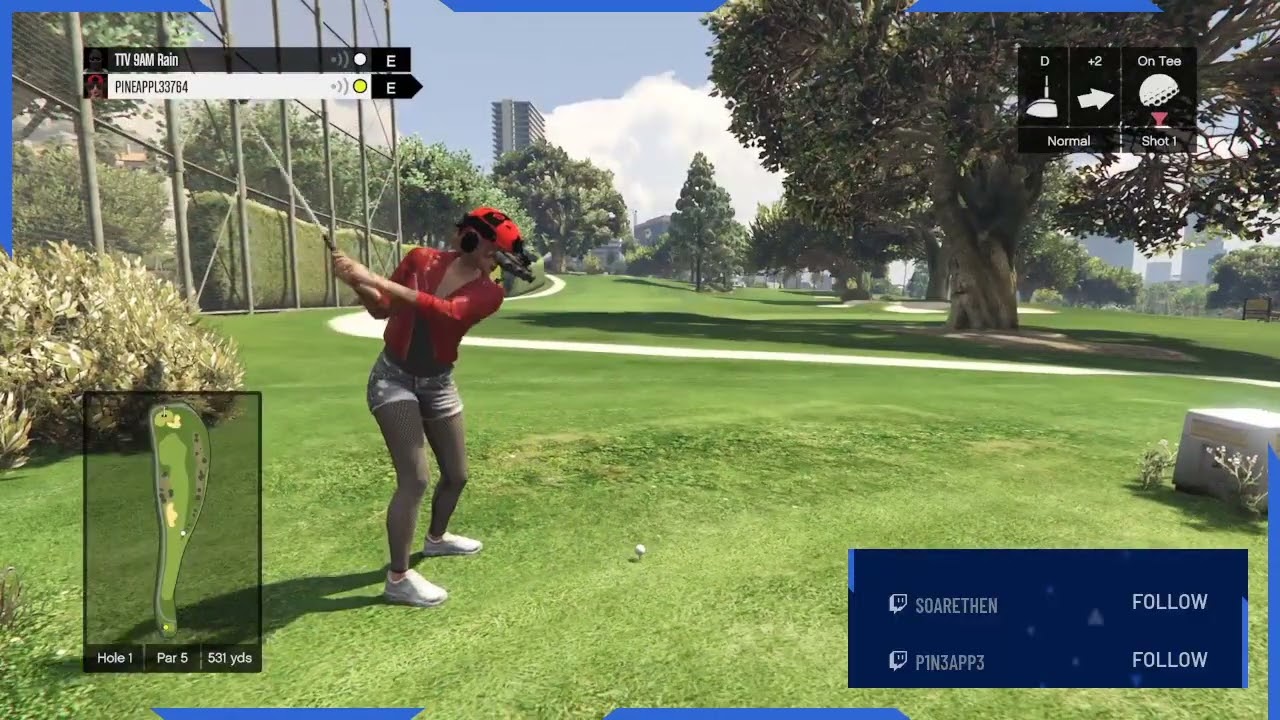Open the Hole 1 course minimap
The width and height of the screenshot is (1280, 720).
coord(172,518)
